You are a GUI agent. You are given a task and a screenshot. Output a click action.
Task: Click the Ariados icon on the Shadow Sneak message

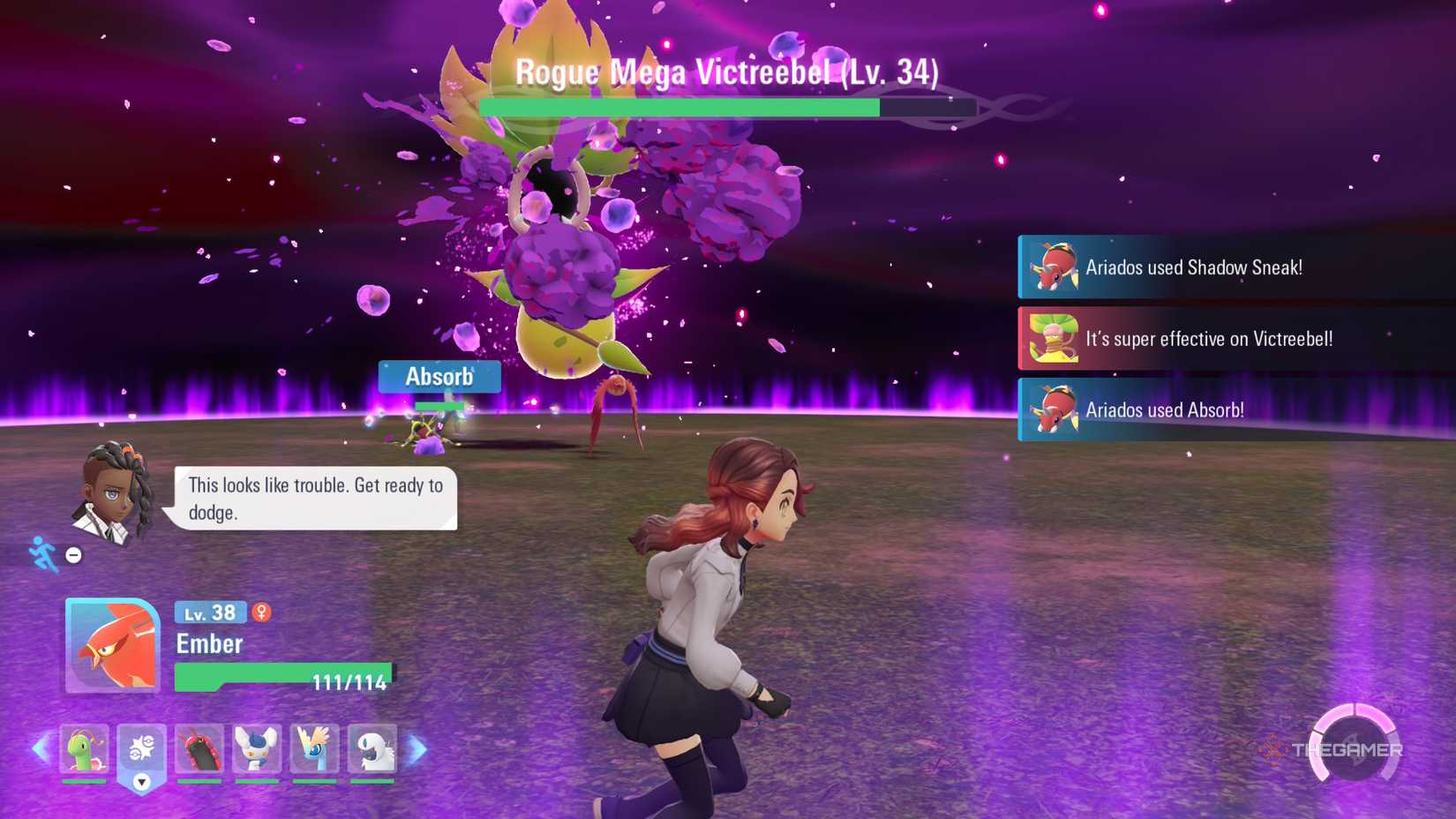point(1055,267)
